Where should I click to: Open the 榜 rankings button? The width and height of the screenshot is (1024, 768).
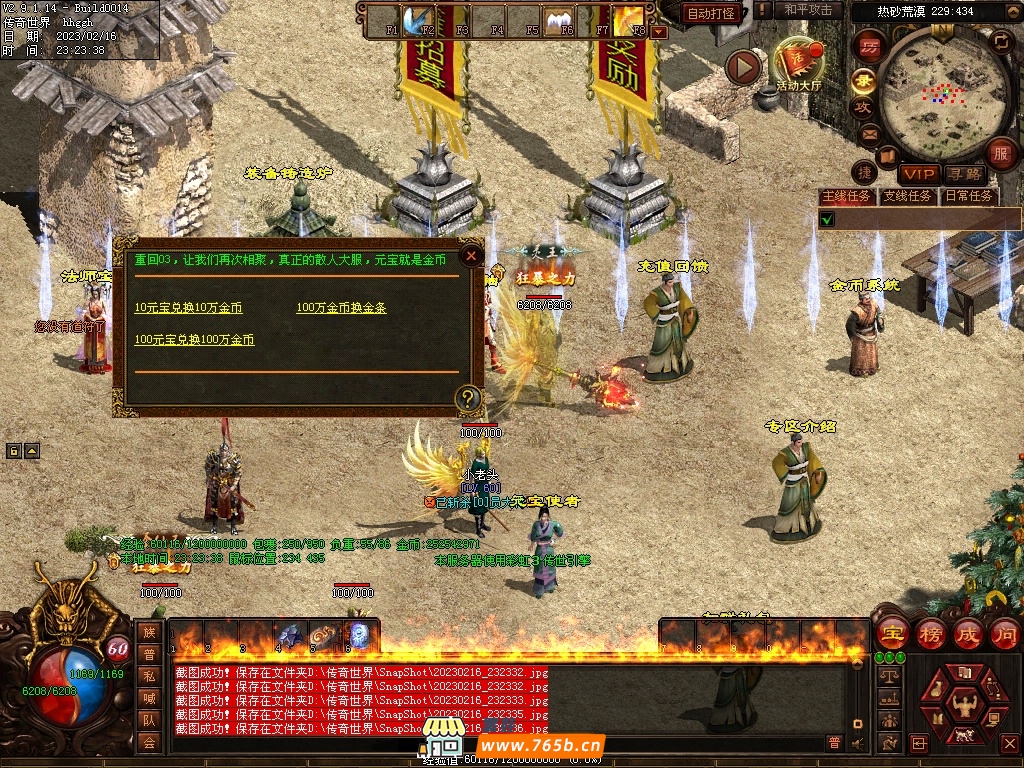[x=930, y=633]
